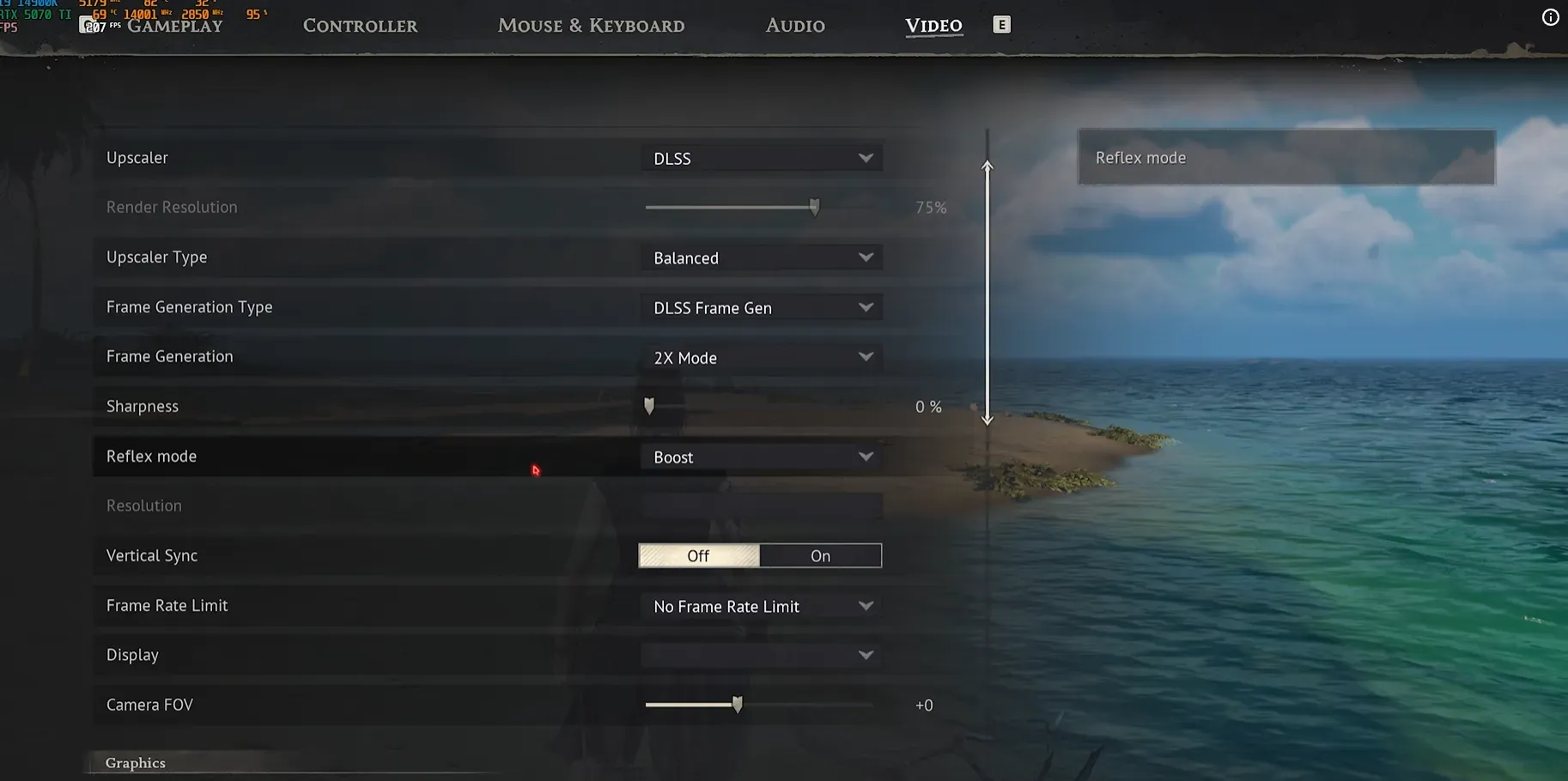1568x781 pixels.
Task: Set Vertical Sync to Off
Action: (x=698, y=555)
